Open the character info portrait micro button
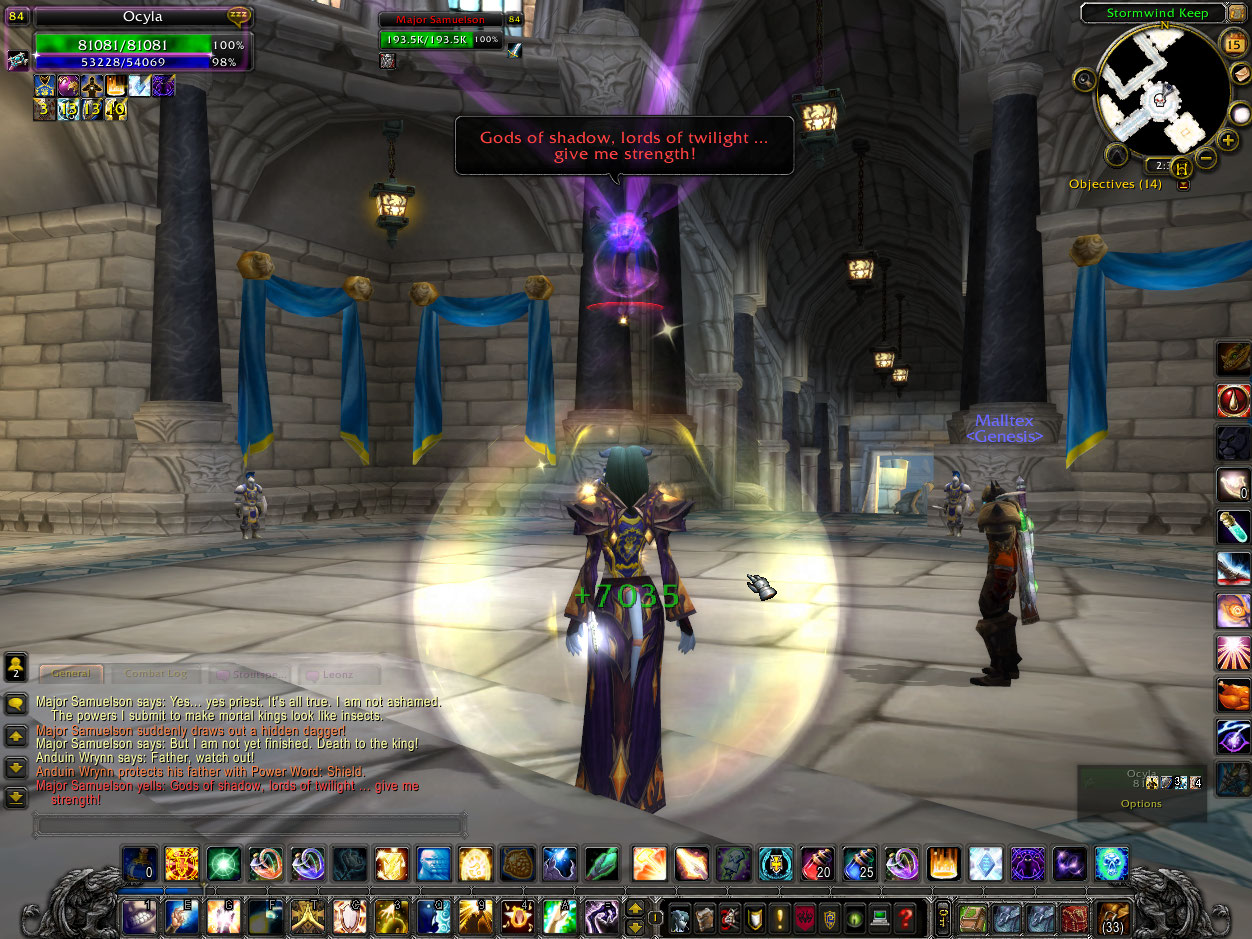 [x=679, y=917]
